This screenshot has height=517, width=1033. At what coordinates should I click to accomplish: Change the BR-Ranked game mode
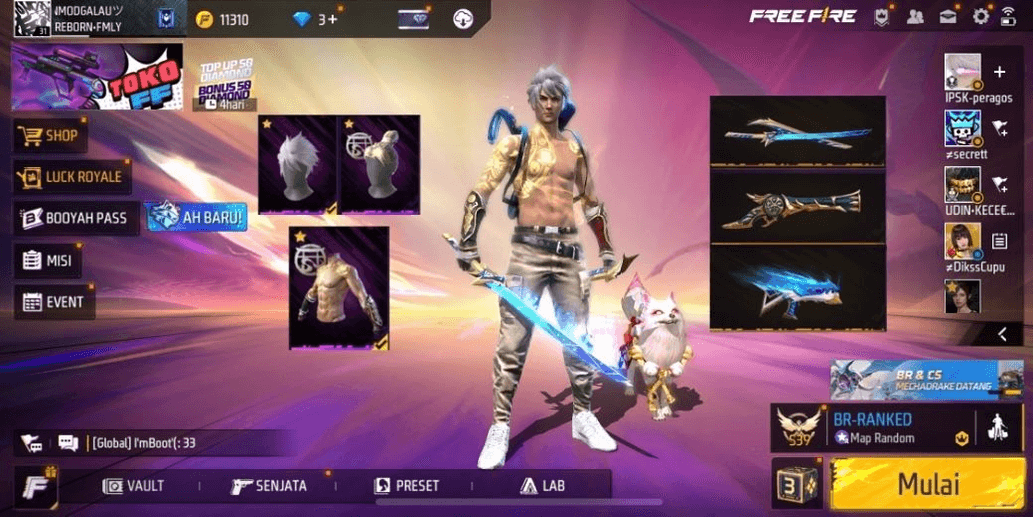click(x=870, y=428)
